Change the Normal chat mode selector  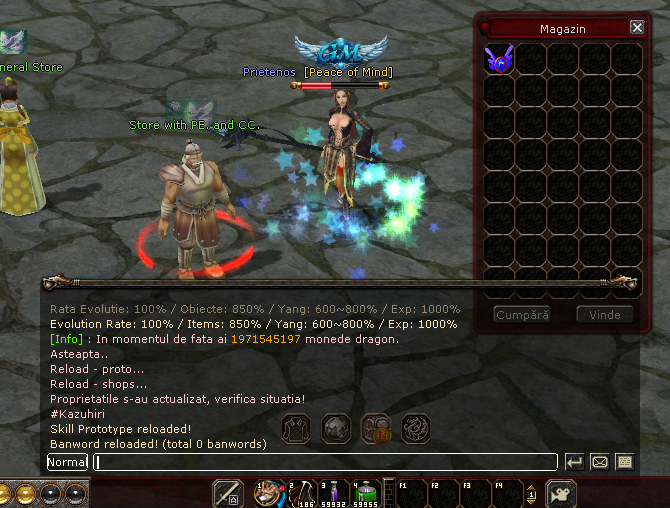pyautogui.click(x=67, y=462)
